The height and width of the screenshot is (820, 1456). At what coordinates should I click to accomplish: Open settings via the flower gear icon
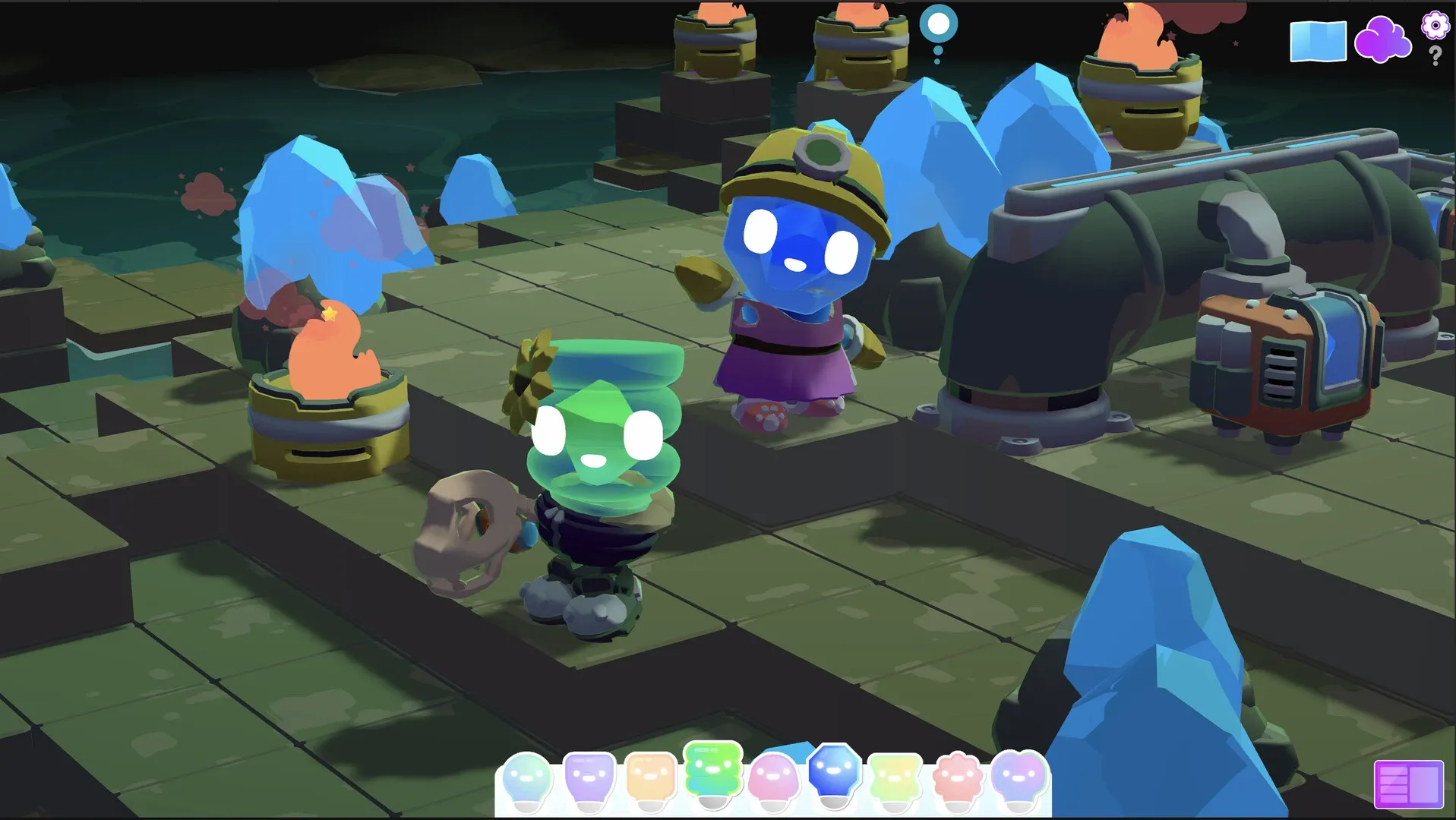pyautogui.click(x=1434, y=25)
